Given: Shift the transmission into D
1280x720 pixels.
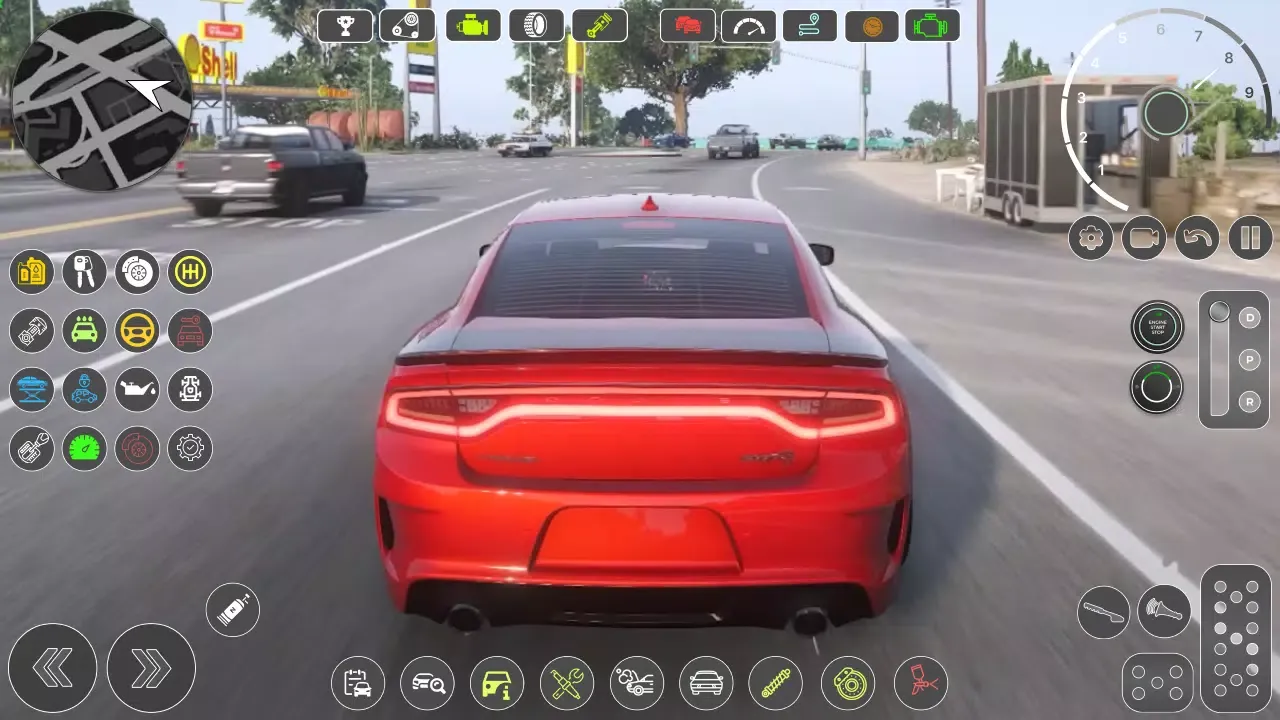Looking at the screenshot, I should pos(1248,316).
